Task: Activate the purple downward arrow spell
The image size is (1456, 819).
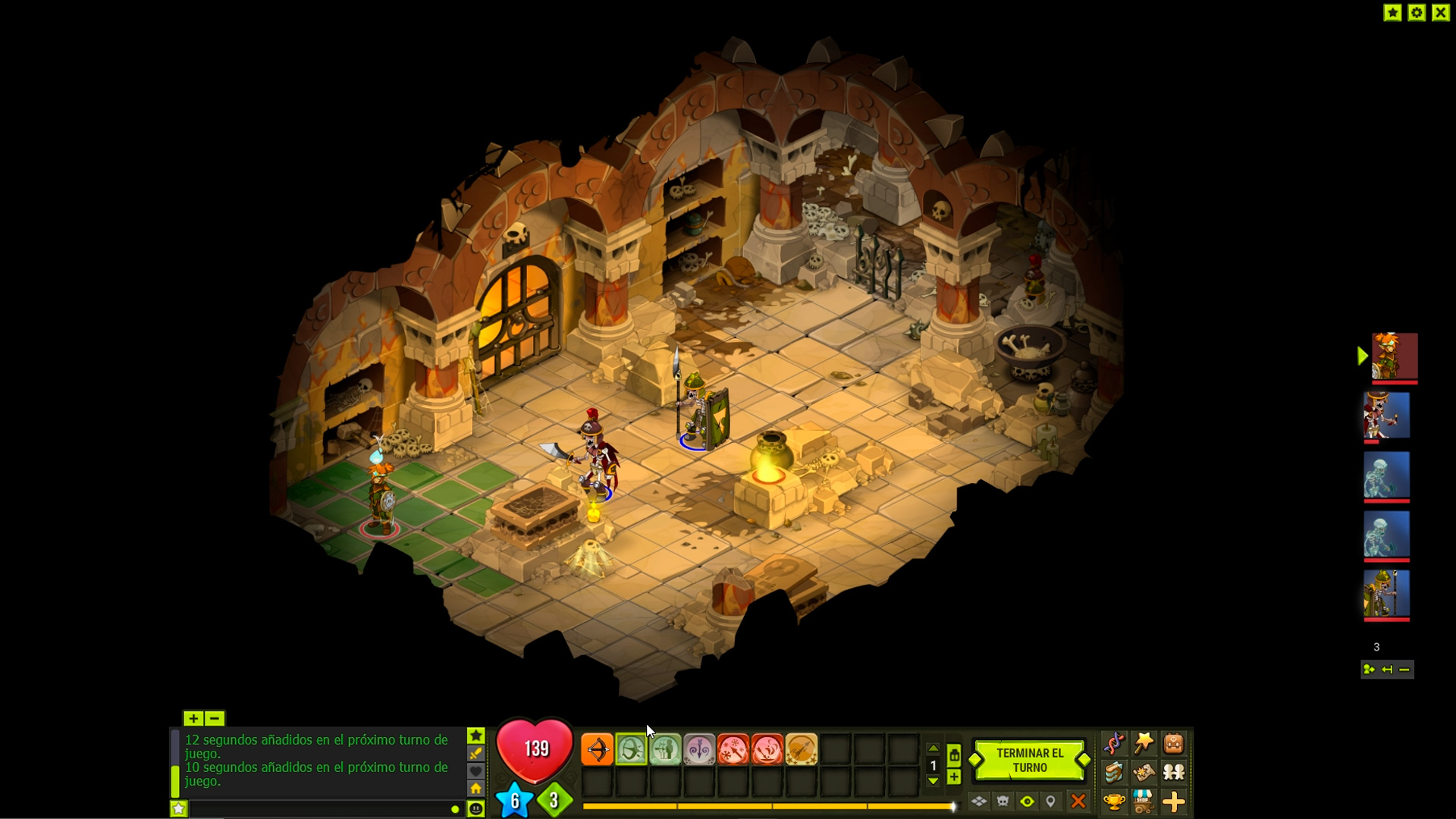Action: (699, 750)
